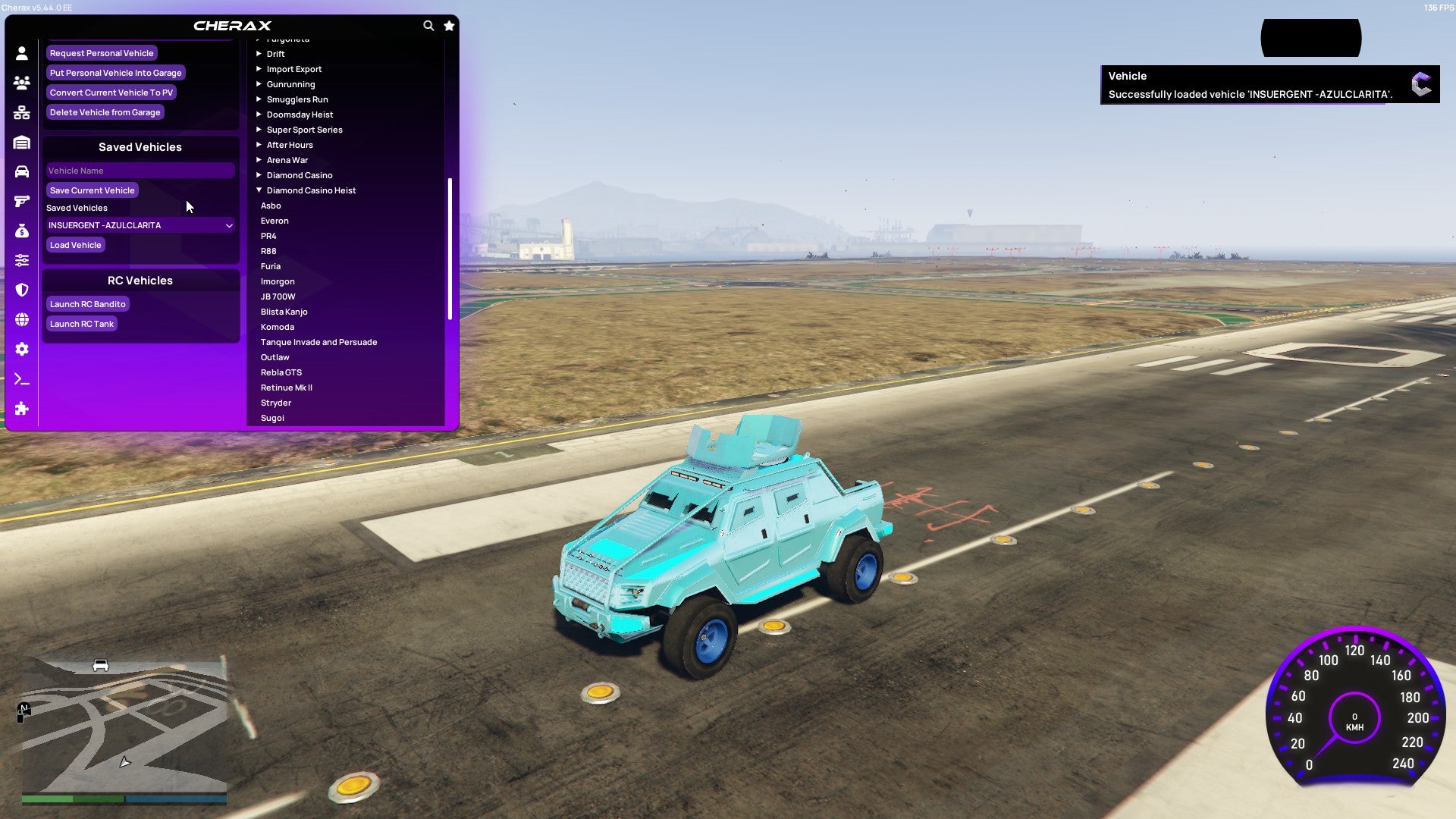Open the saved vehicle dropdown INSUERGENT -AZULCLARITA
The image size is (1456, 819).
click(140, 225)
